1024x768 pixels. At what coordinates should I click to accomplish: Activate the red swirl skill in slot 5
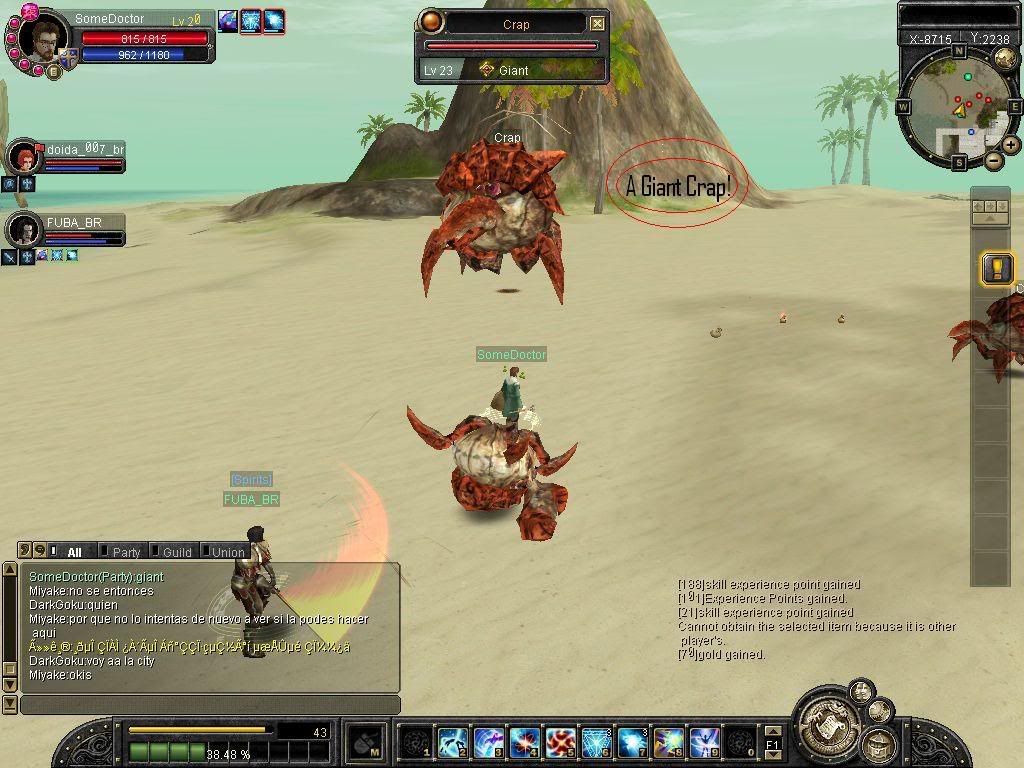tap(560, 742)
